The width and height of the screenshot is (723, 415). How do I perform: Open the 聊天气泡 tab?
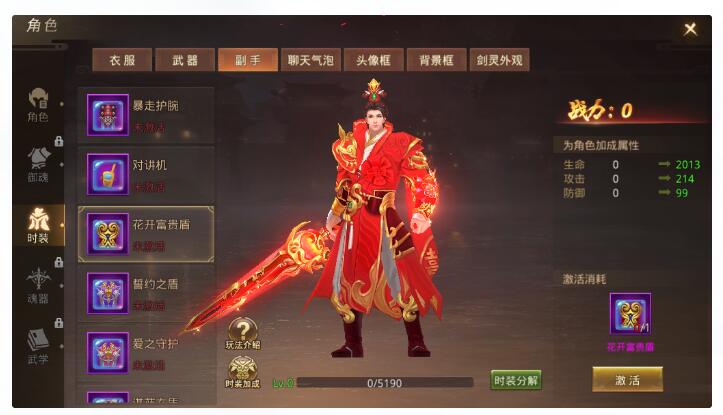click(x=309, y=60)
